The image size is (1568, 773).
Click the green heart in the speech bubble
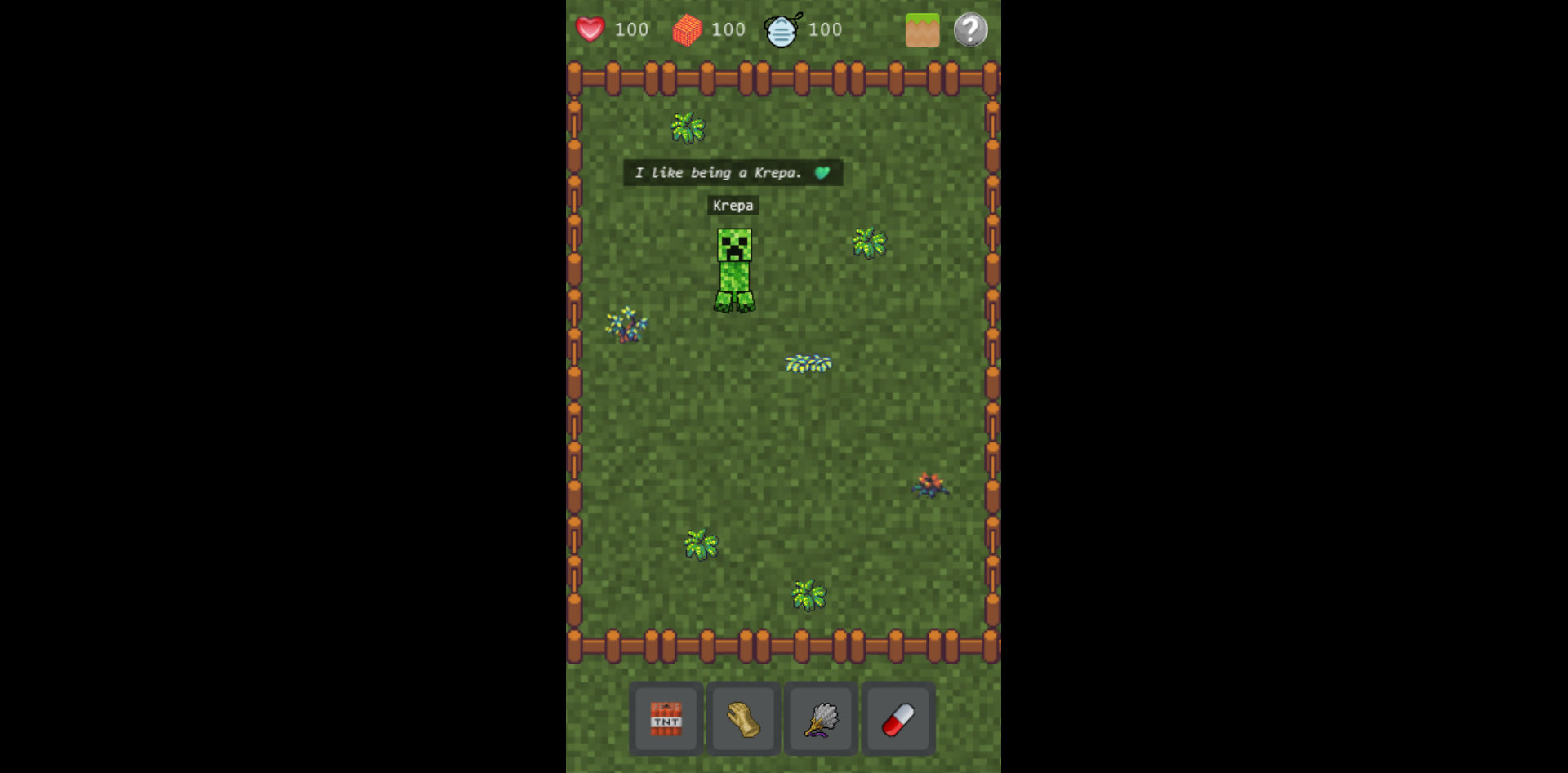(x=822, y=172)
